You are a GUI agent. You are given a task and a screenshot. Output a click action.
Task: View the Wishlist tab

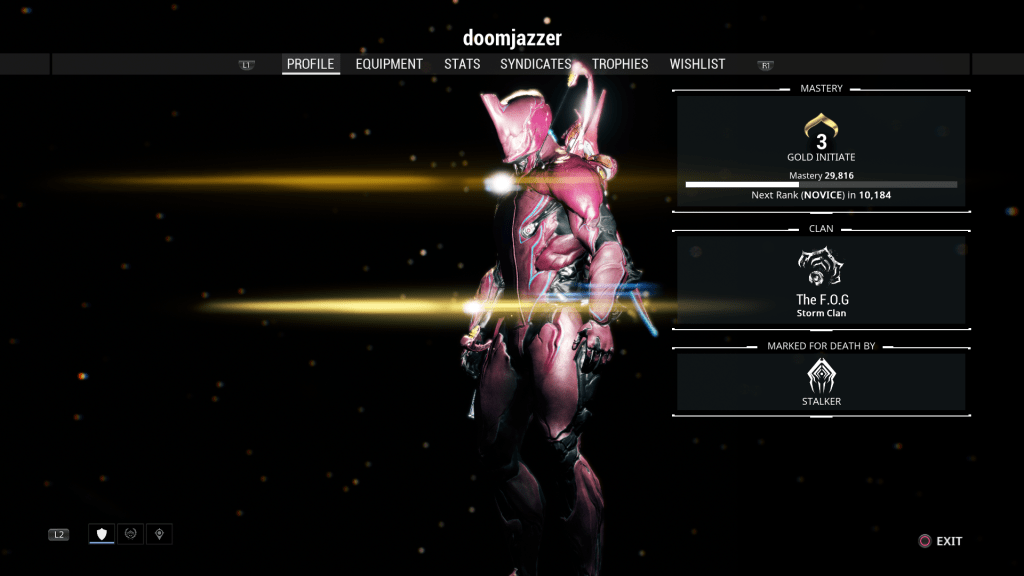click(x=697, y=64)
